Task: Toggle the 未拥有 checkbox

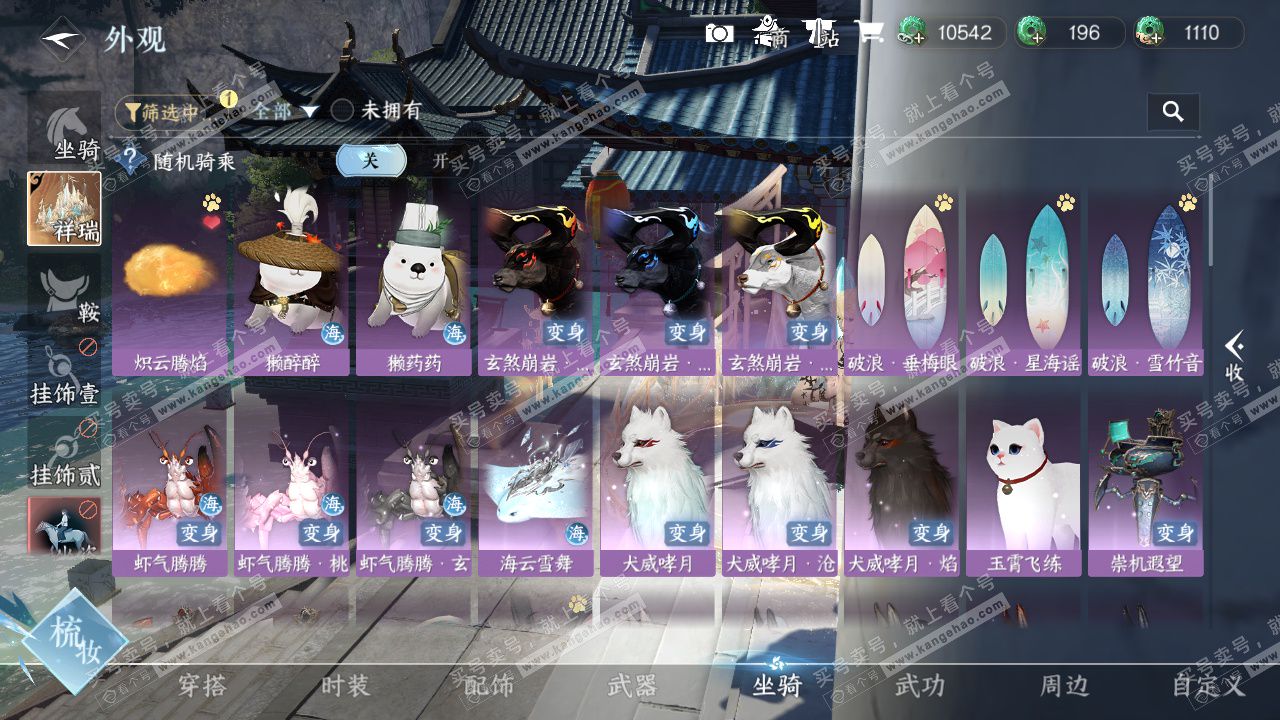Action: coord(343,111)
